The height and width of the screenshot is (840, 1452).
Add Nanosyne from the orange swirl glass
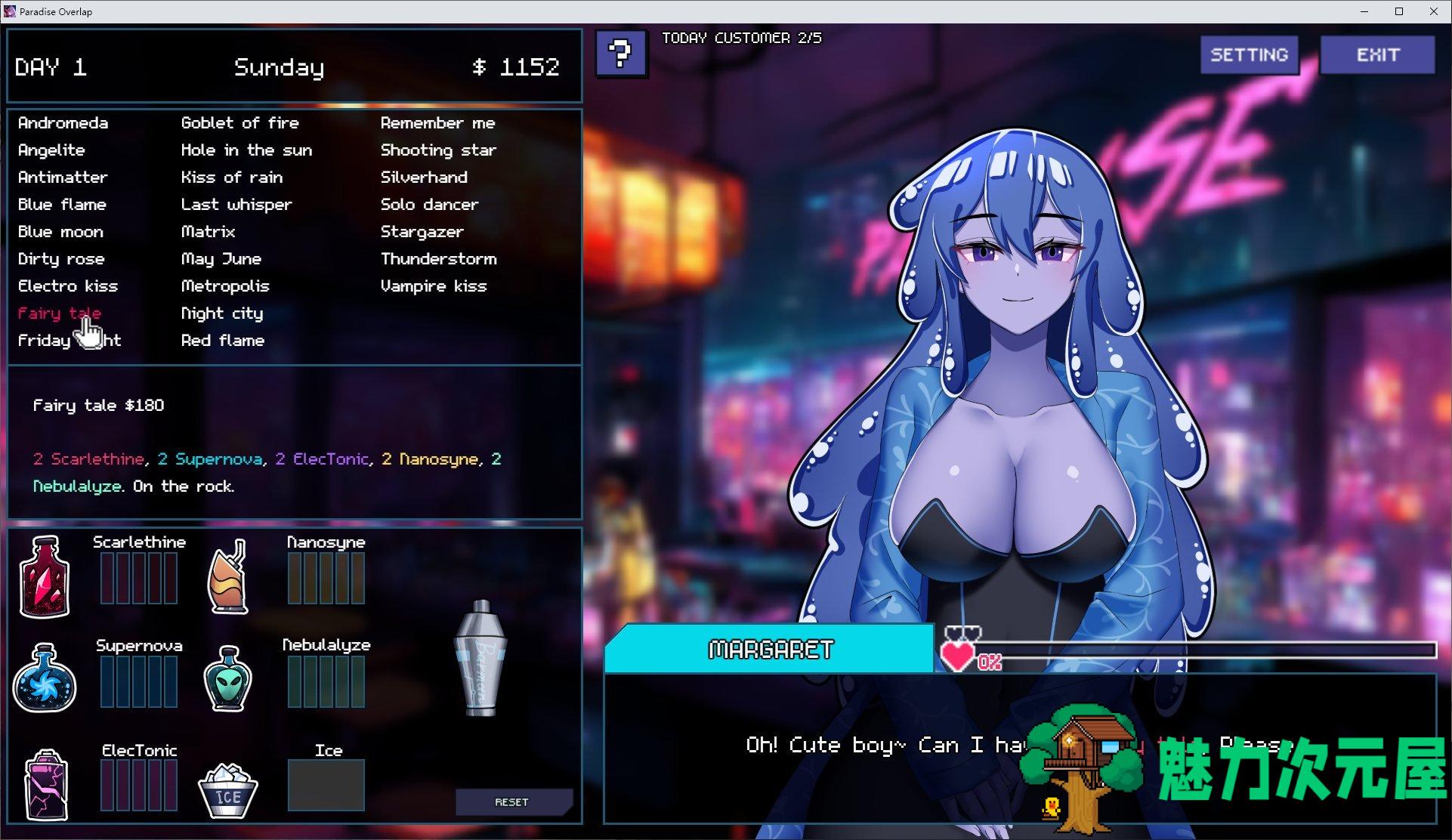(x=228, y=576)
